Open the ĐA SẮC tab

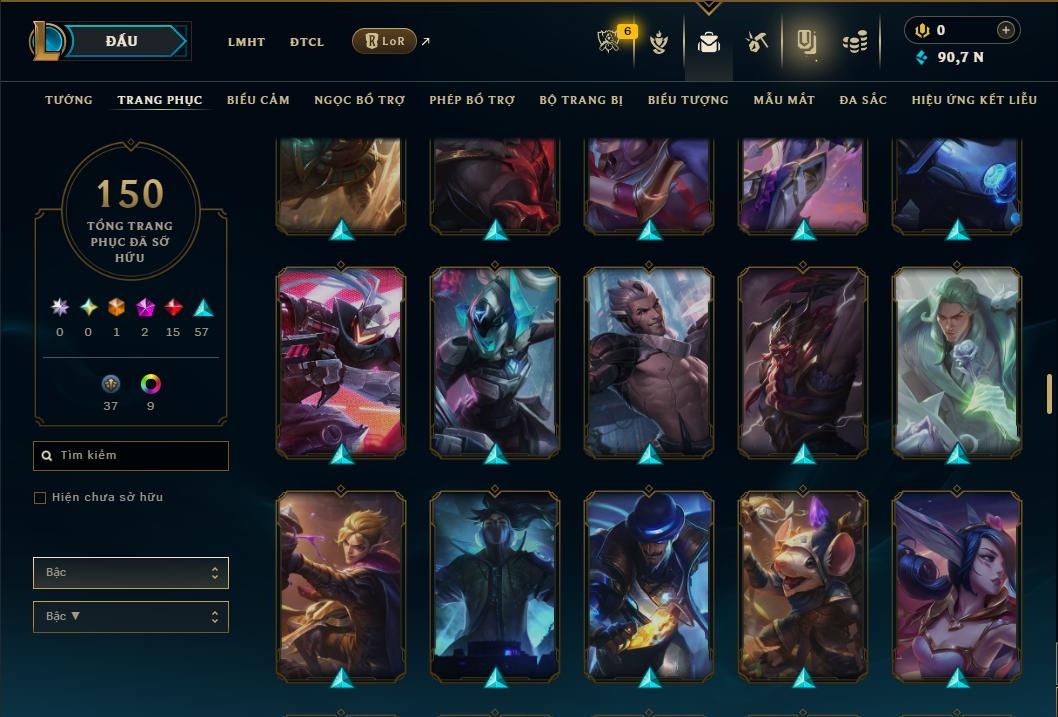[863, 100]
